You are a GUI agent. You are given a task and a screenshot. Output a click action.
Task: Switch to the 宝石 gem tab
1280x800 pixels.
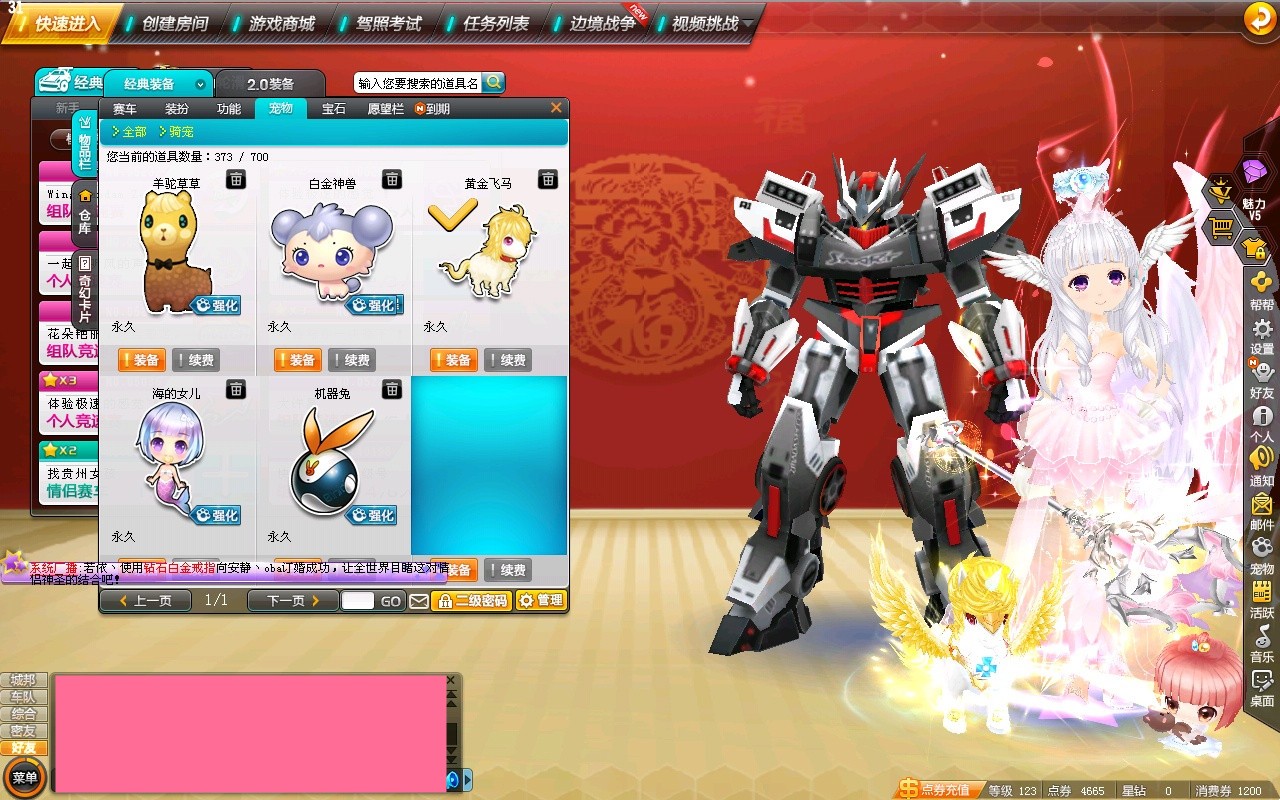pos(333,109)
